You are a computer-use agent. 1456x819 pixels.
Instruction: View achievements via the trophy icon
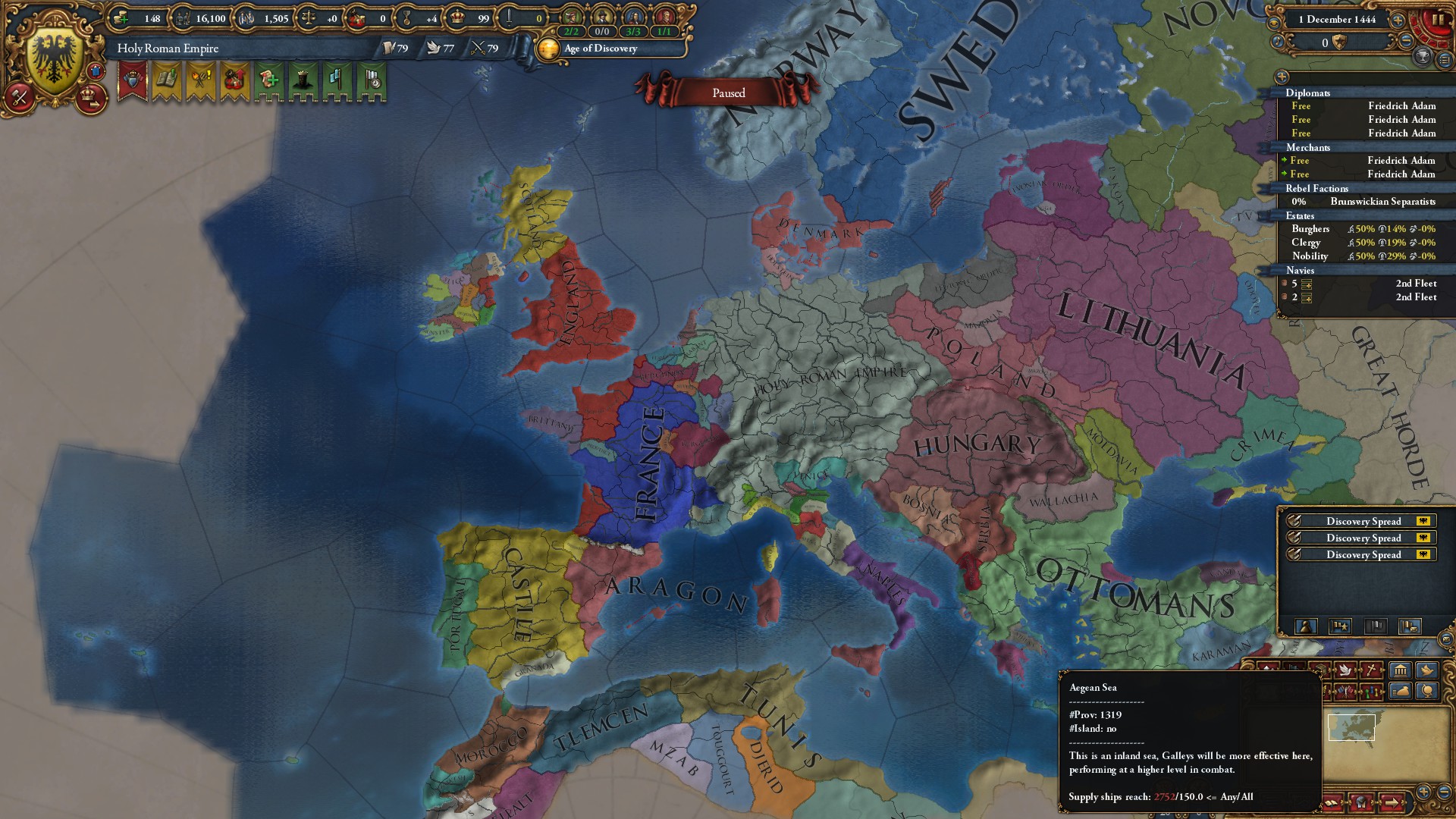tap(1423, 58)
